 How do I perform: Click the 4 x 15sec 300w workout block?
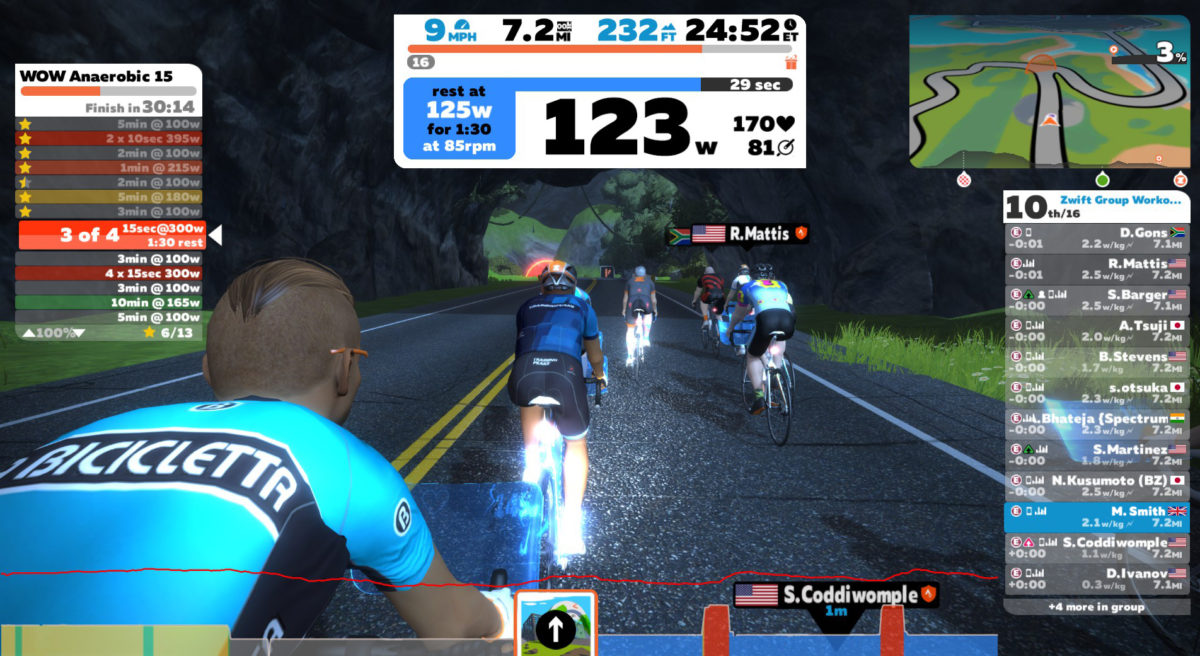(110, 273)
